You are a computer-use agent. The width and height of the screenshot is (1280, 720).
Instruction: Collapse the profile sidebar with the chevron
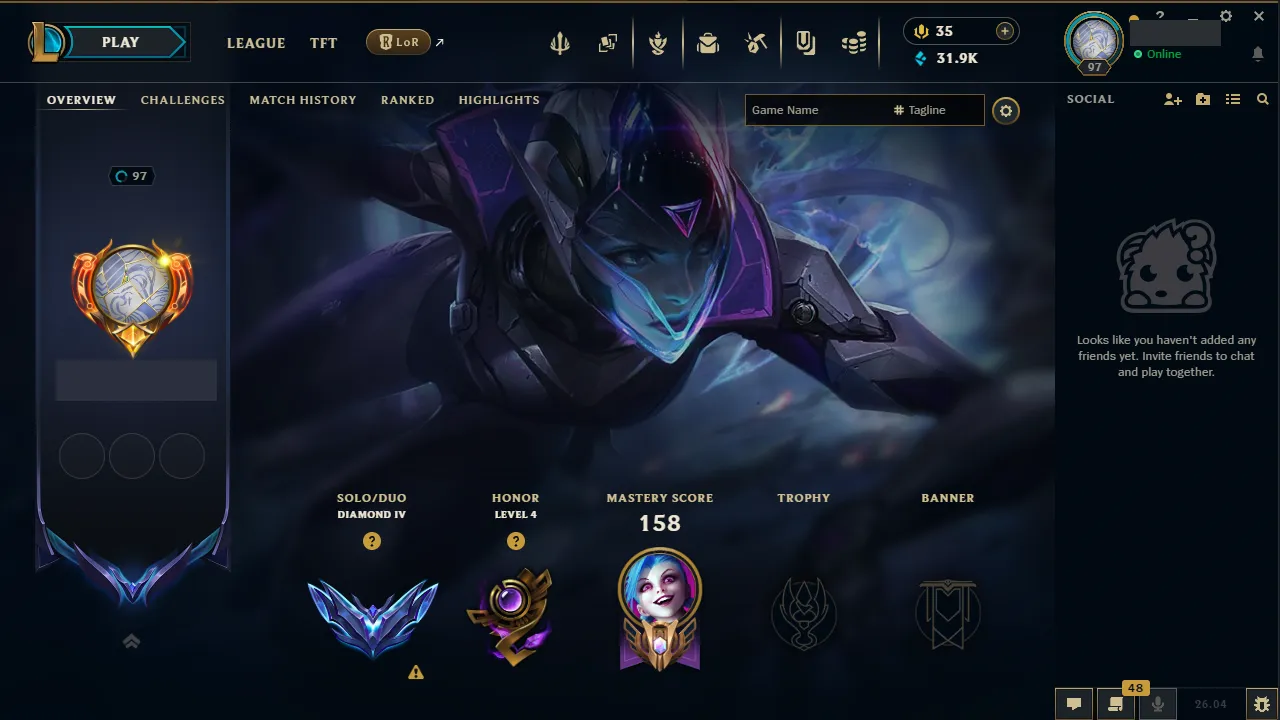131,641
